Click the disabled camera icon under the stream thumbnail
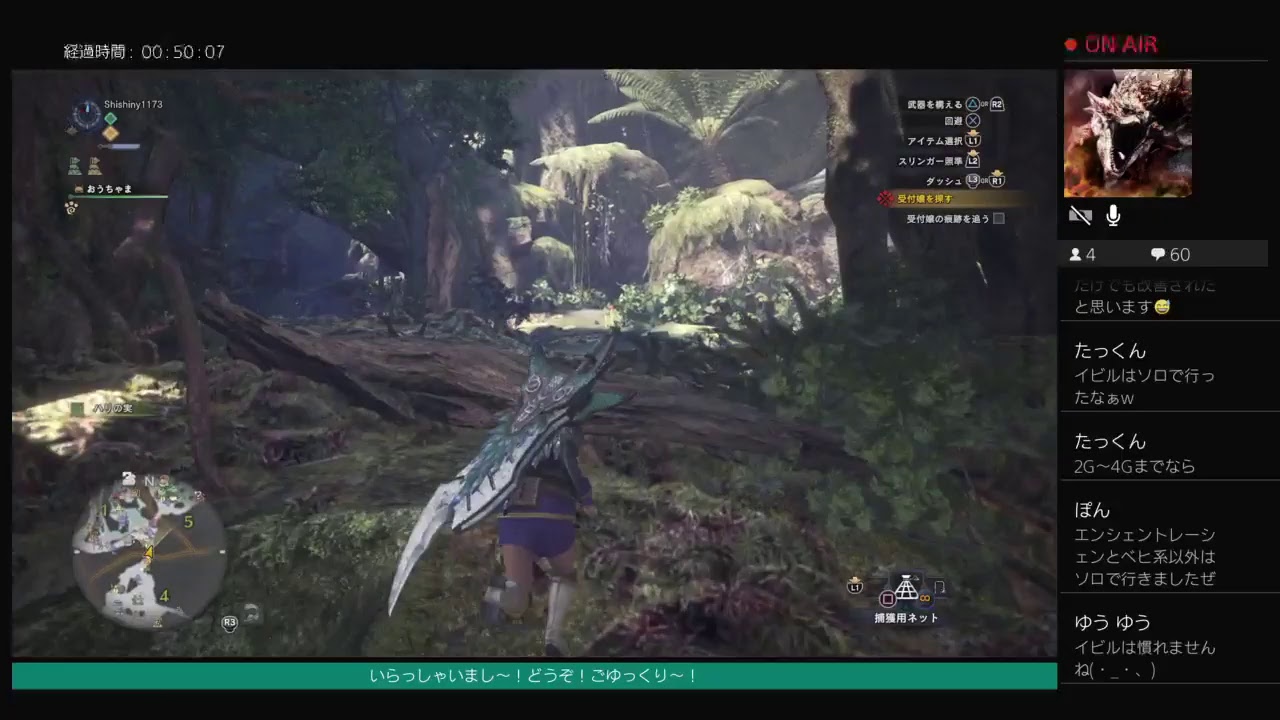This screenshot has height=720, width=1280. coord(1081,215)
